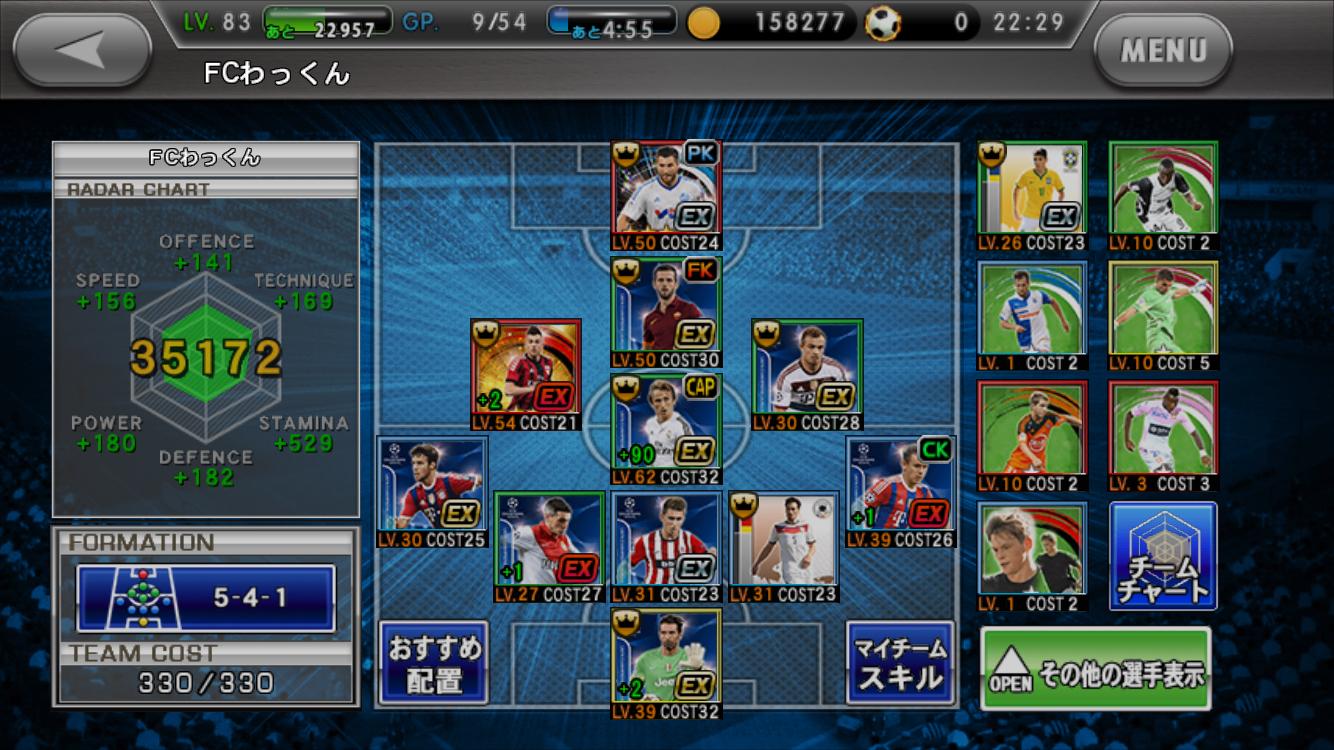Tap the おすすめ配置 recommended lineup button
1334x750 pixels.
pos(433,663)
